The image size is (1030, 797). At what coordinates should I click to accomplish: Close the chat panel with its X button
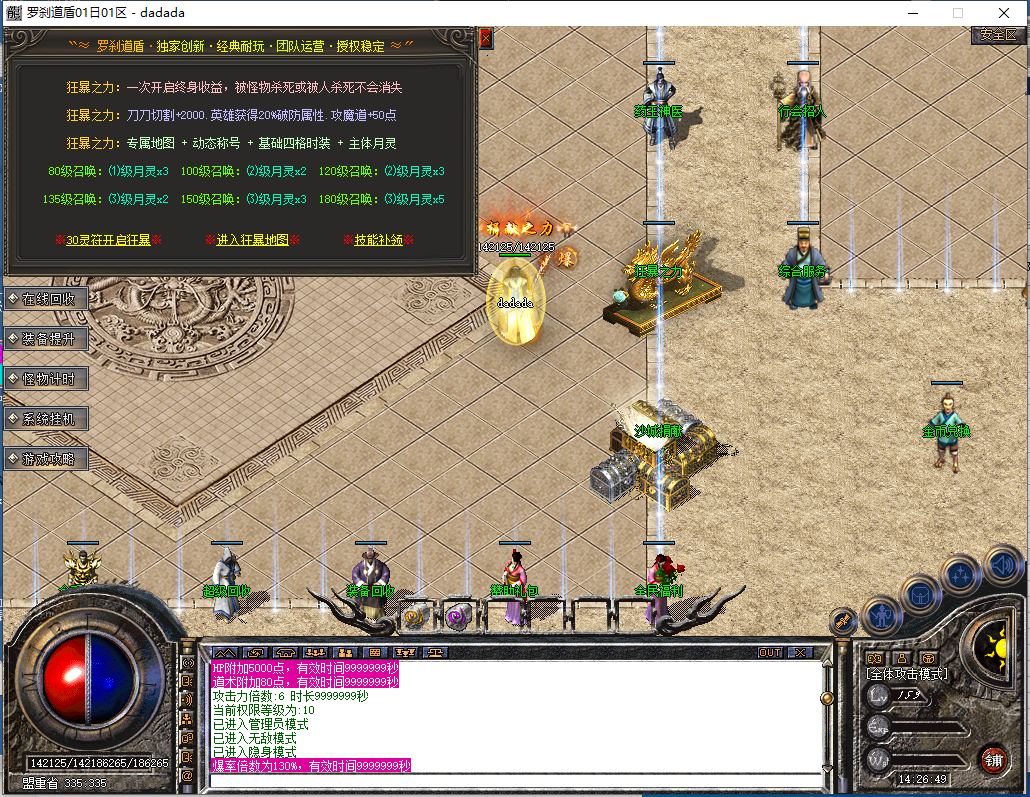click(799, 652)
